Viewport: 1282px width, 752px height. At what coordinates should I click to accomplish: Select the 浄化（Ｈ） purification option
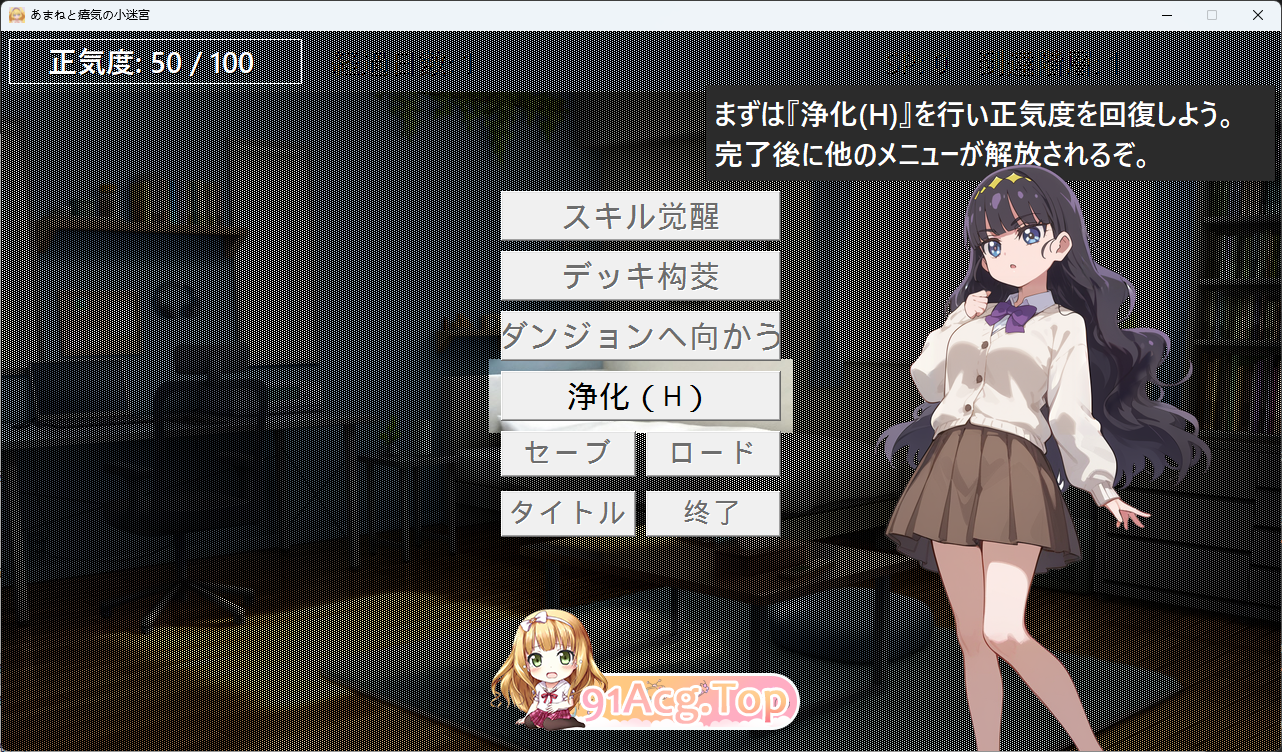point(640,396)
